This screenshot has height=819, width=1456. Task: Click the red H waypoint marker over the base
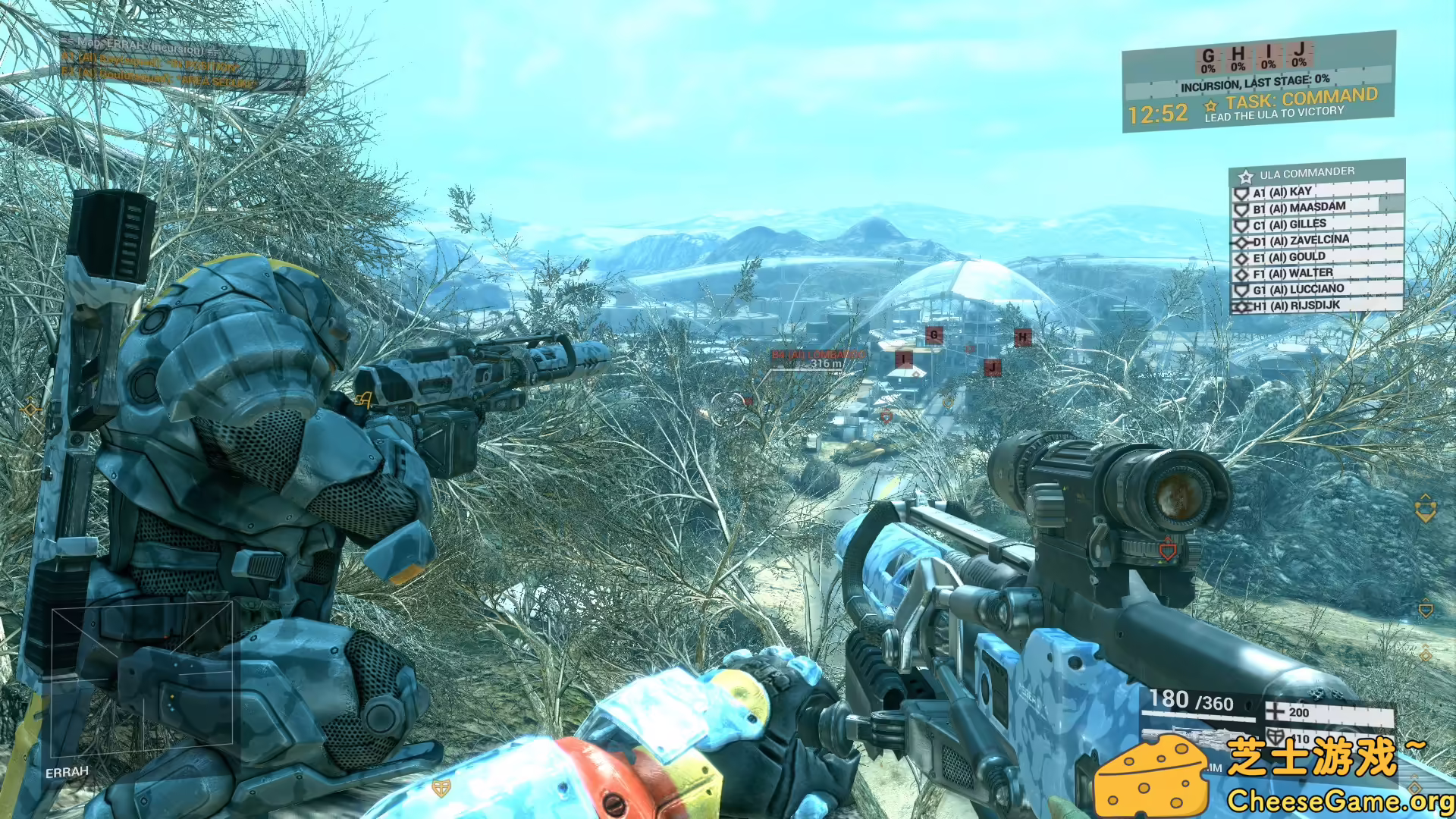pyautogui.click(x=1023, y=337)
